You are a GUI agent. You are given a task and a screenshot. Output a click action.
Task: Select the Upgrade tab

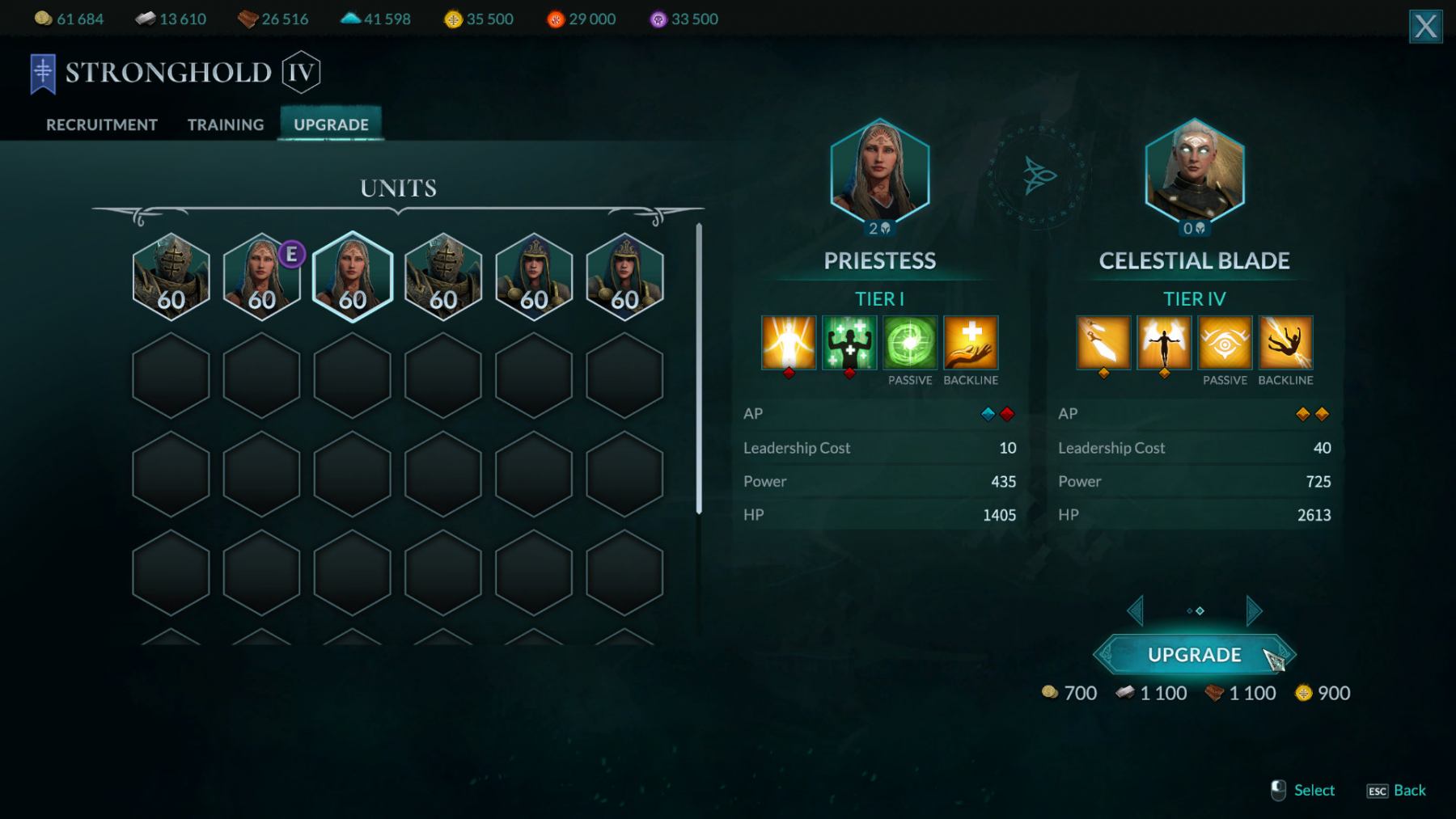point(331,125)
